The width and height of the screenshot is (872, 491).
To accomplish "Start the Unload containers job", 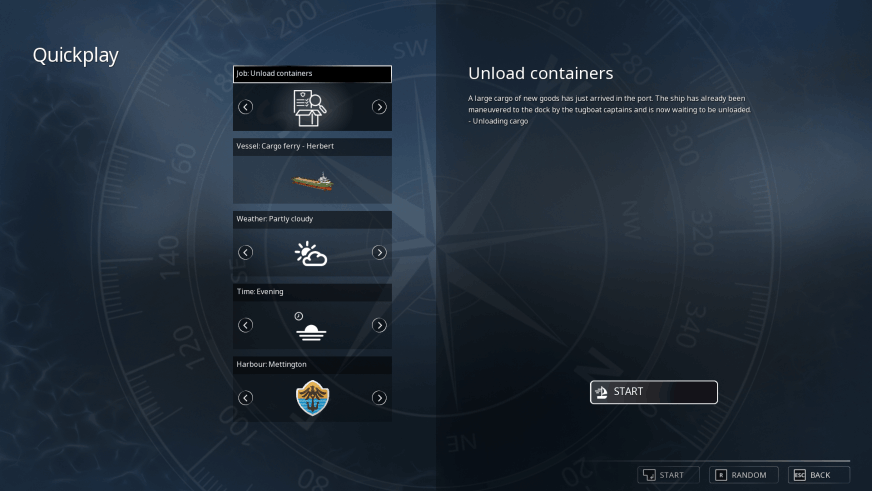I will pos(653,392).
